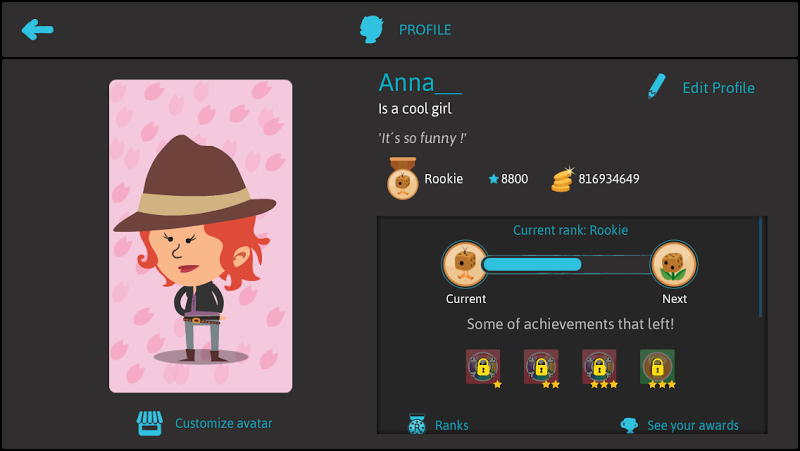Click the Current rank dice badge
Screen dimensions: 800x451
[465, 265]
